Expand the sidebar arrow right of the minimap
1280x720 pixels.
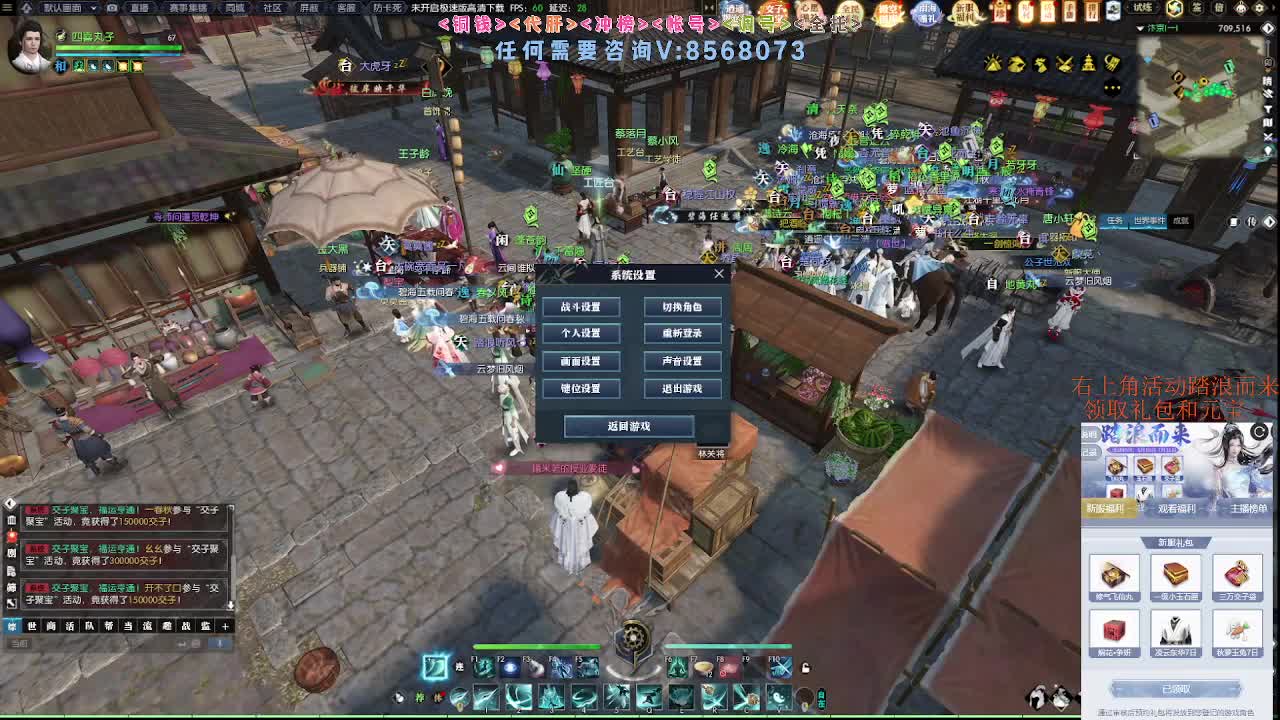point(1268,27)
